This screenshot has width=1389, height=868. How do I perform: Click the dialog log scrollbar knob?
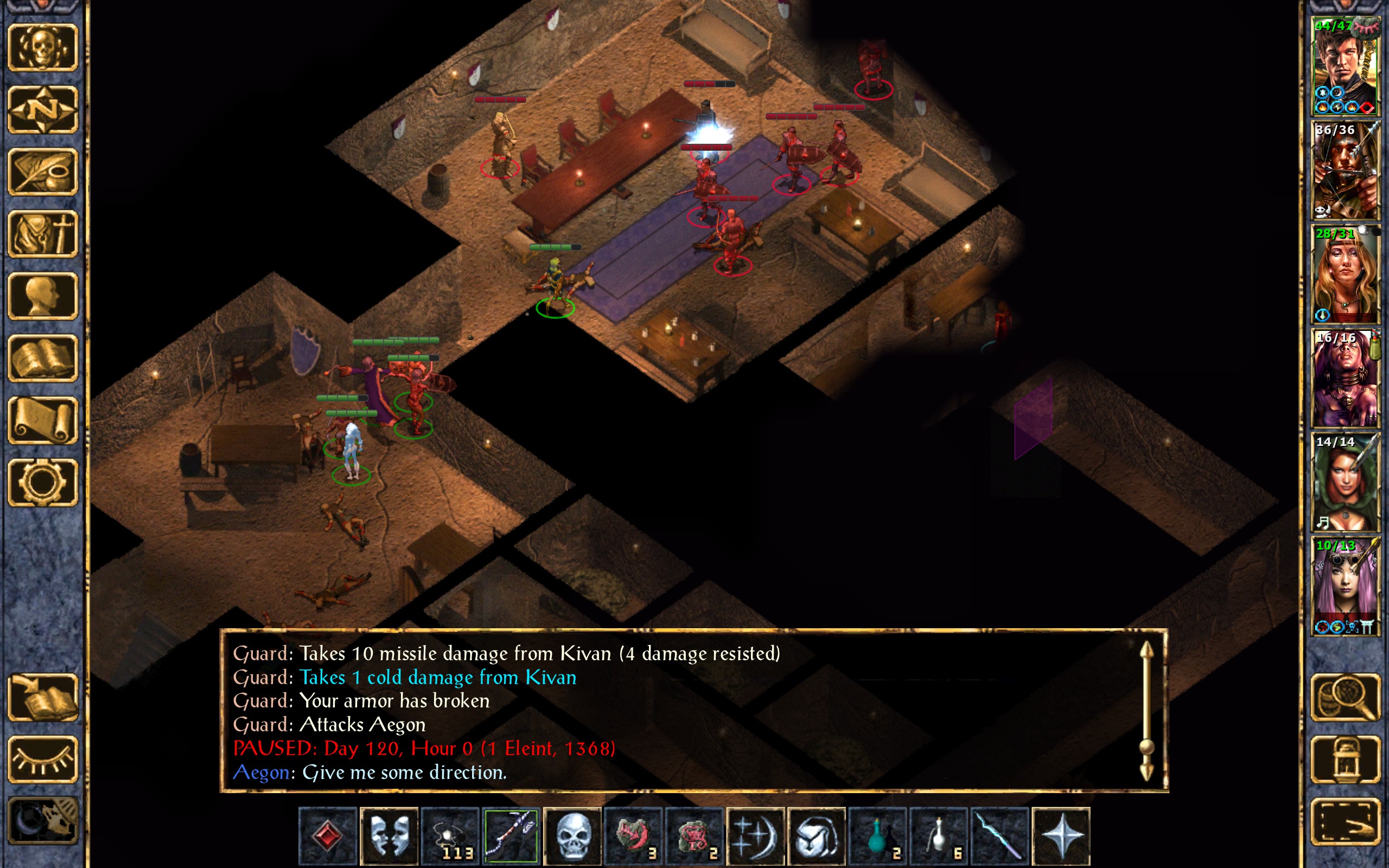coord(1146,747)
